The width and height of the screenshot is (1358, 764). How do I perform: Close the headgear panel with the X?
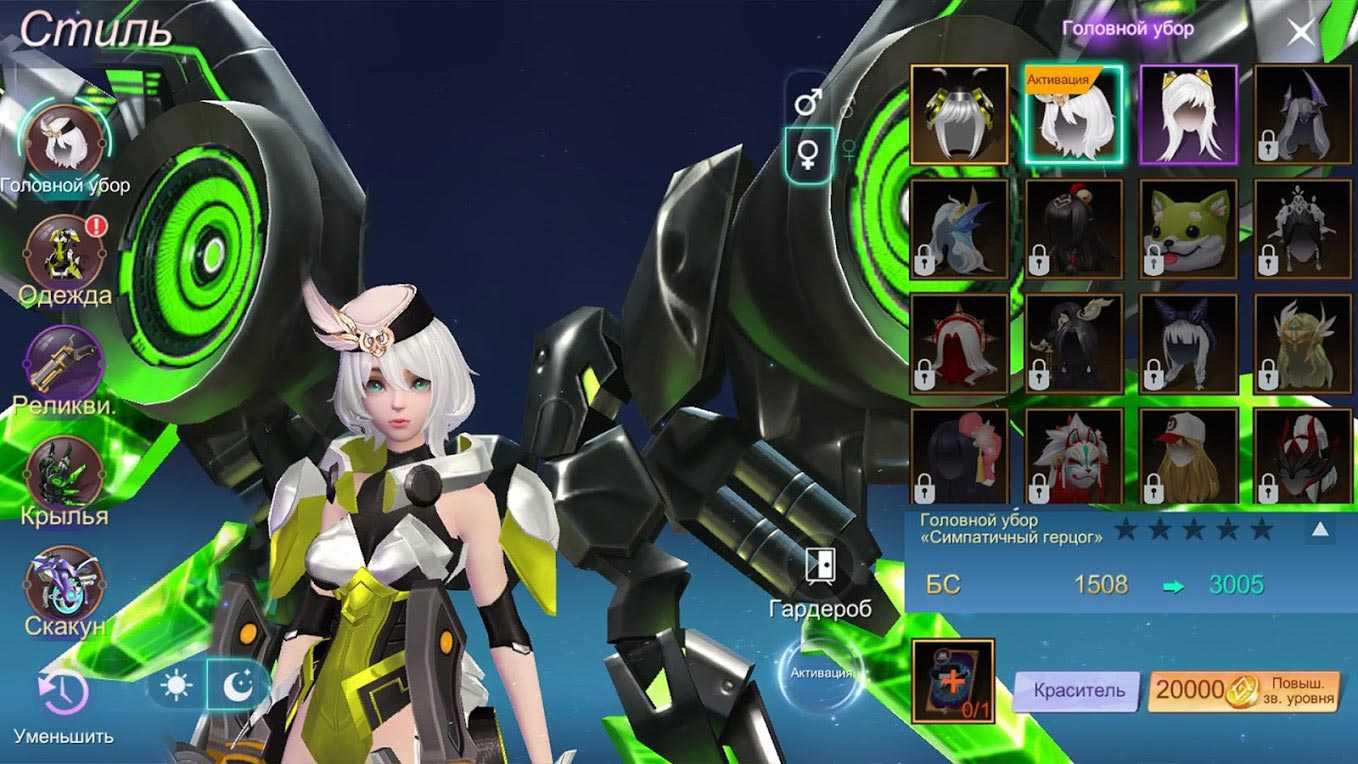[1301, 33]
